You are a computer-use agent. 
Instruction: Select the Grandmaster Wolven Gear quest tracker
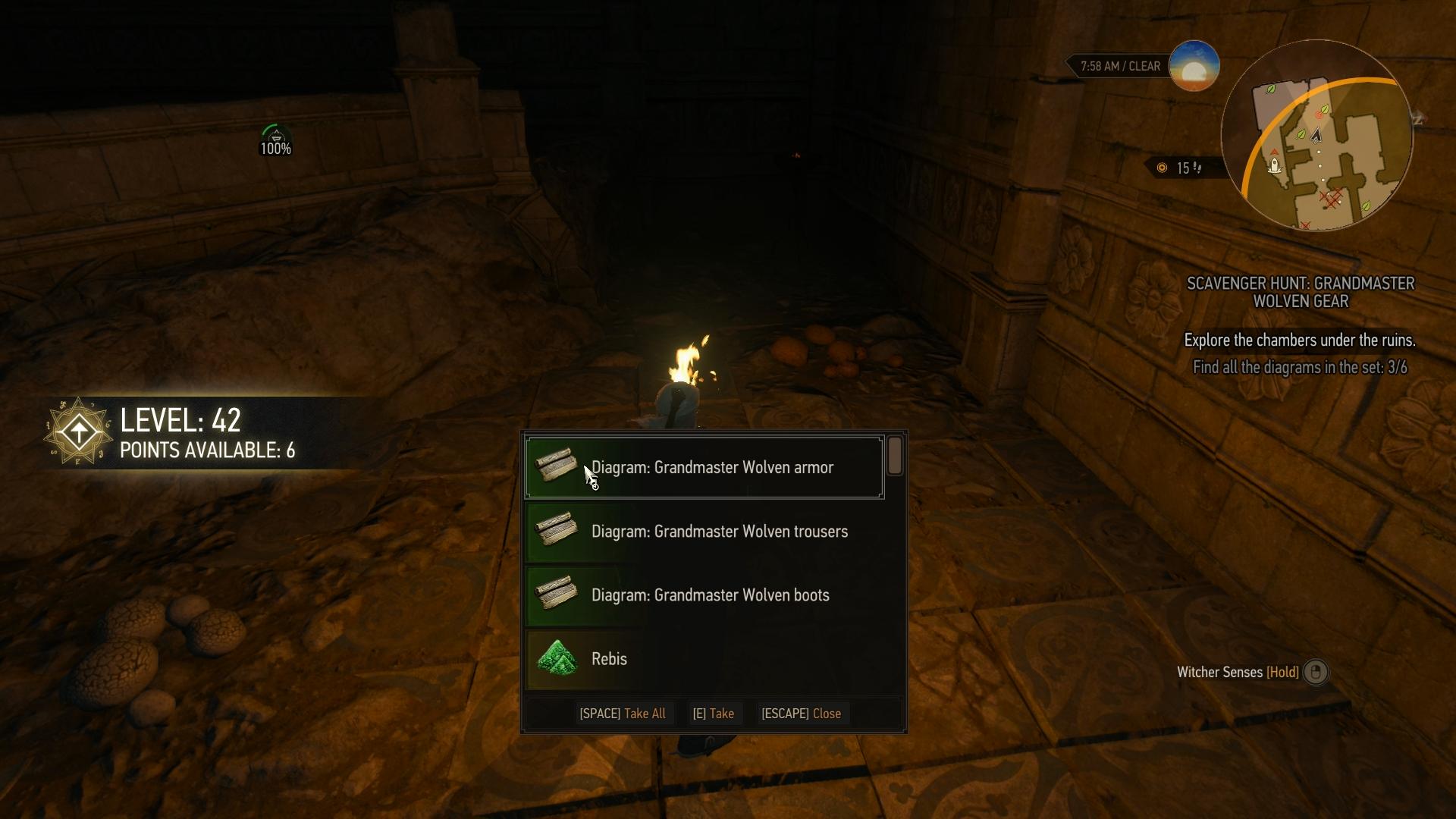pyautogui.click(x=1300, y=293)
